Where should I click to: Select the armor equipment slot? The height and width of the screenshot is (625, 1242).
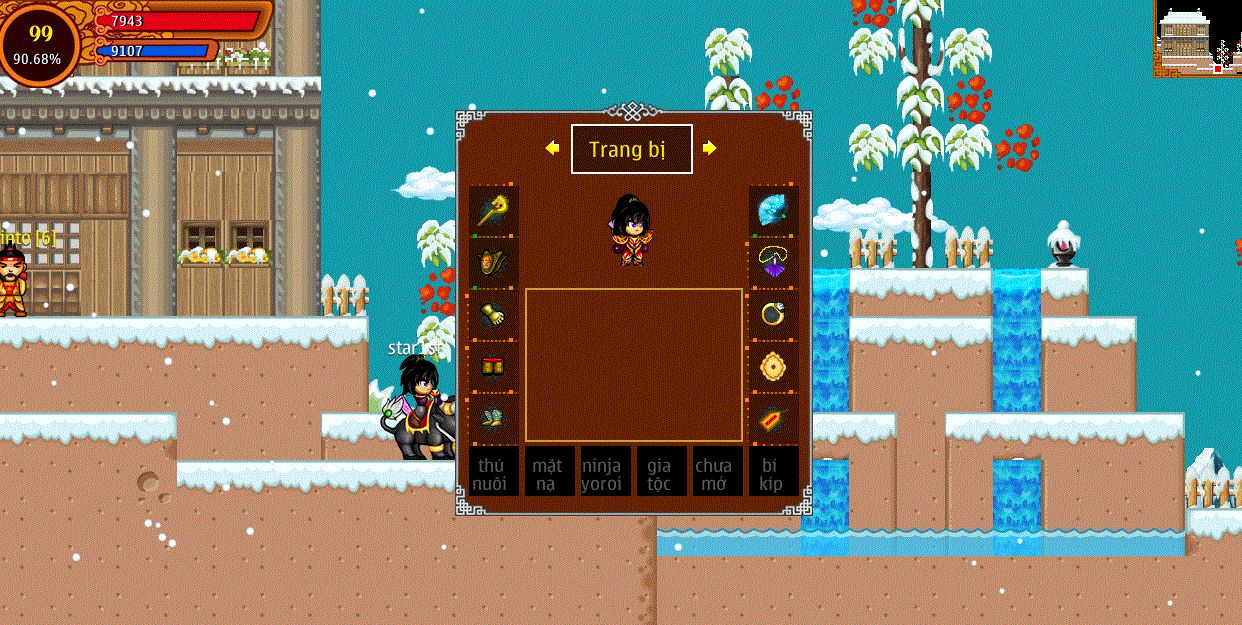[494, 263]
